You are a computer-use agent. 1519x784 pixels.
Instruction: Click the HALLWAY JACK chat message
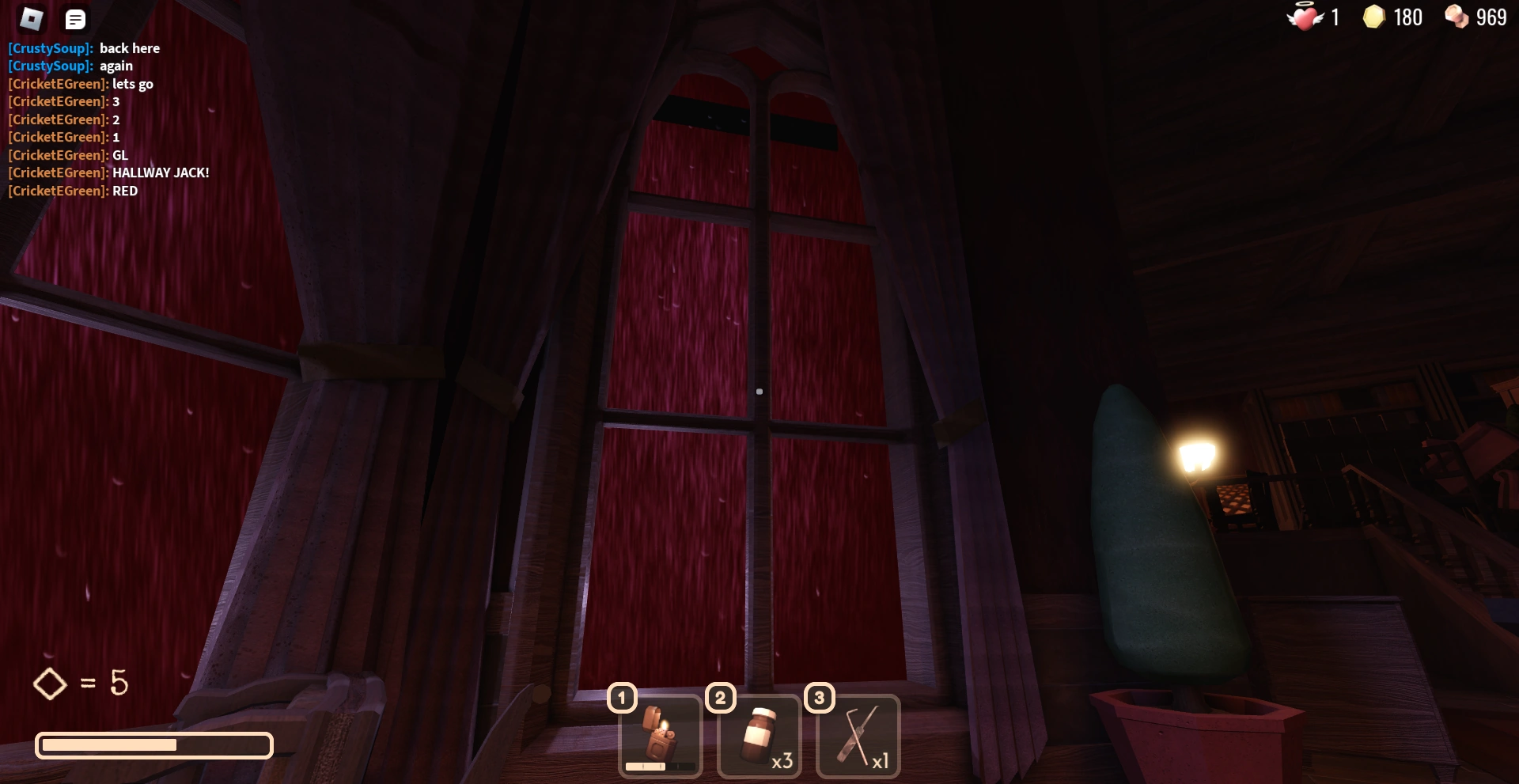(161, 172)
